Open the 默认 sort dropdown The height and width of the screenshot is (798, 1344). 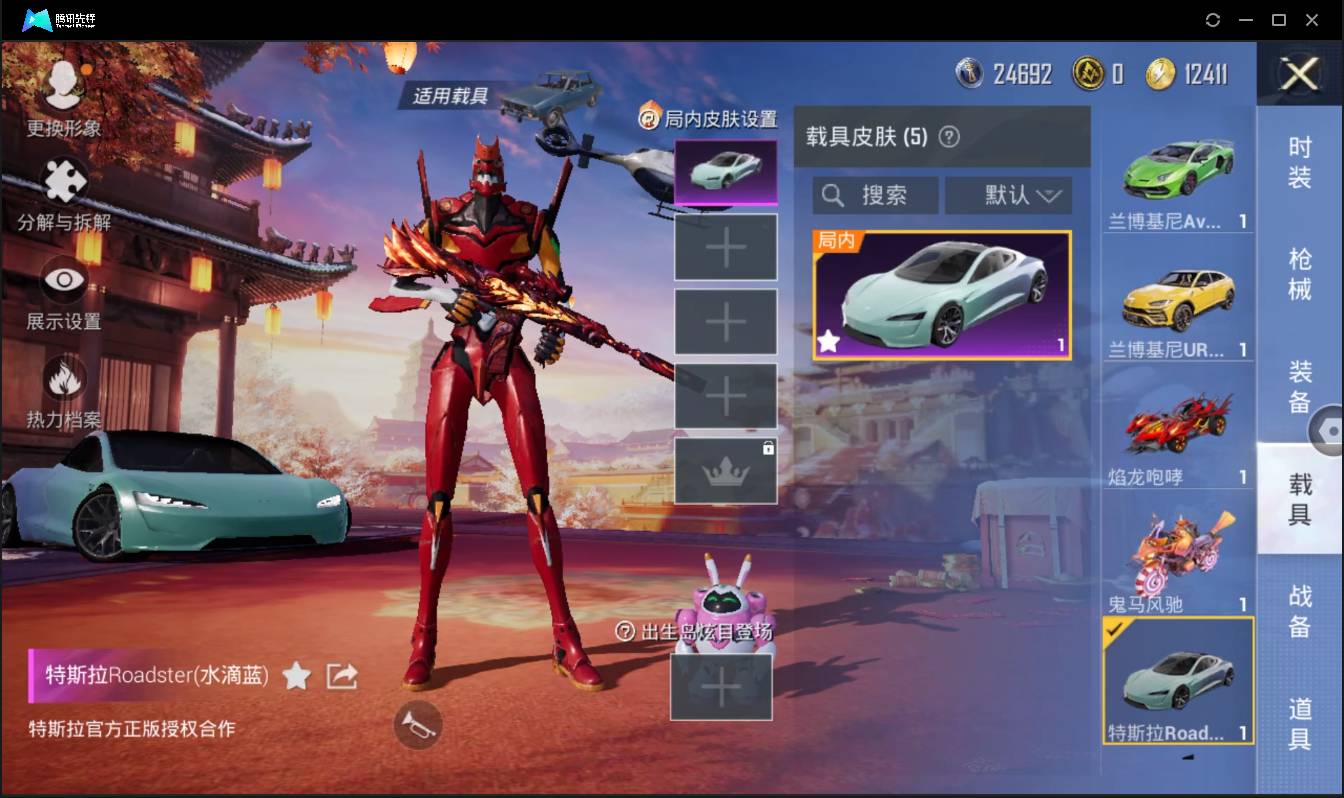coord(1008,195)
